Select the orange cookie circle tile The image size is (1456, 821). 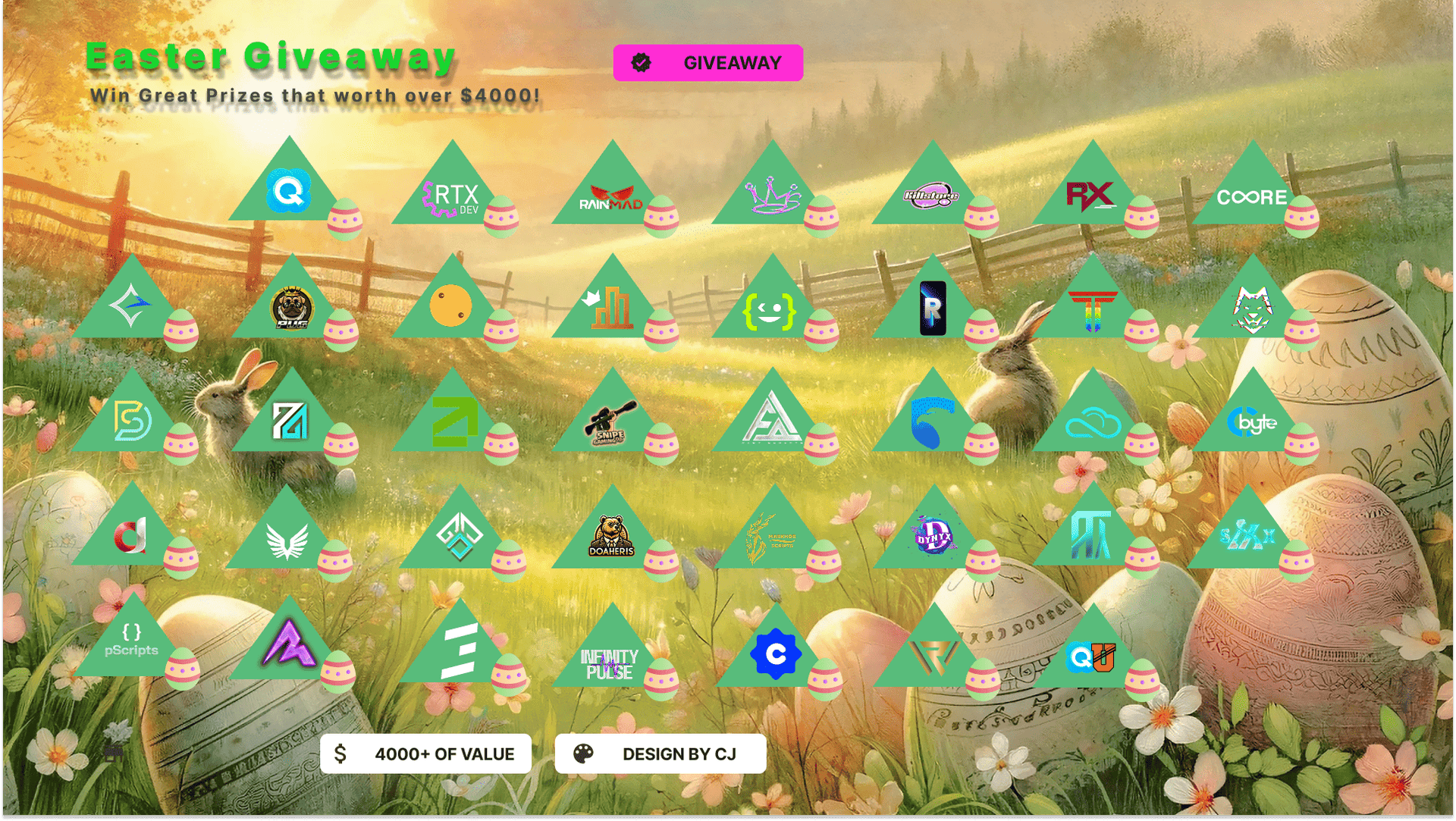point(451,306)
